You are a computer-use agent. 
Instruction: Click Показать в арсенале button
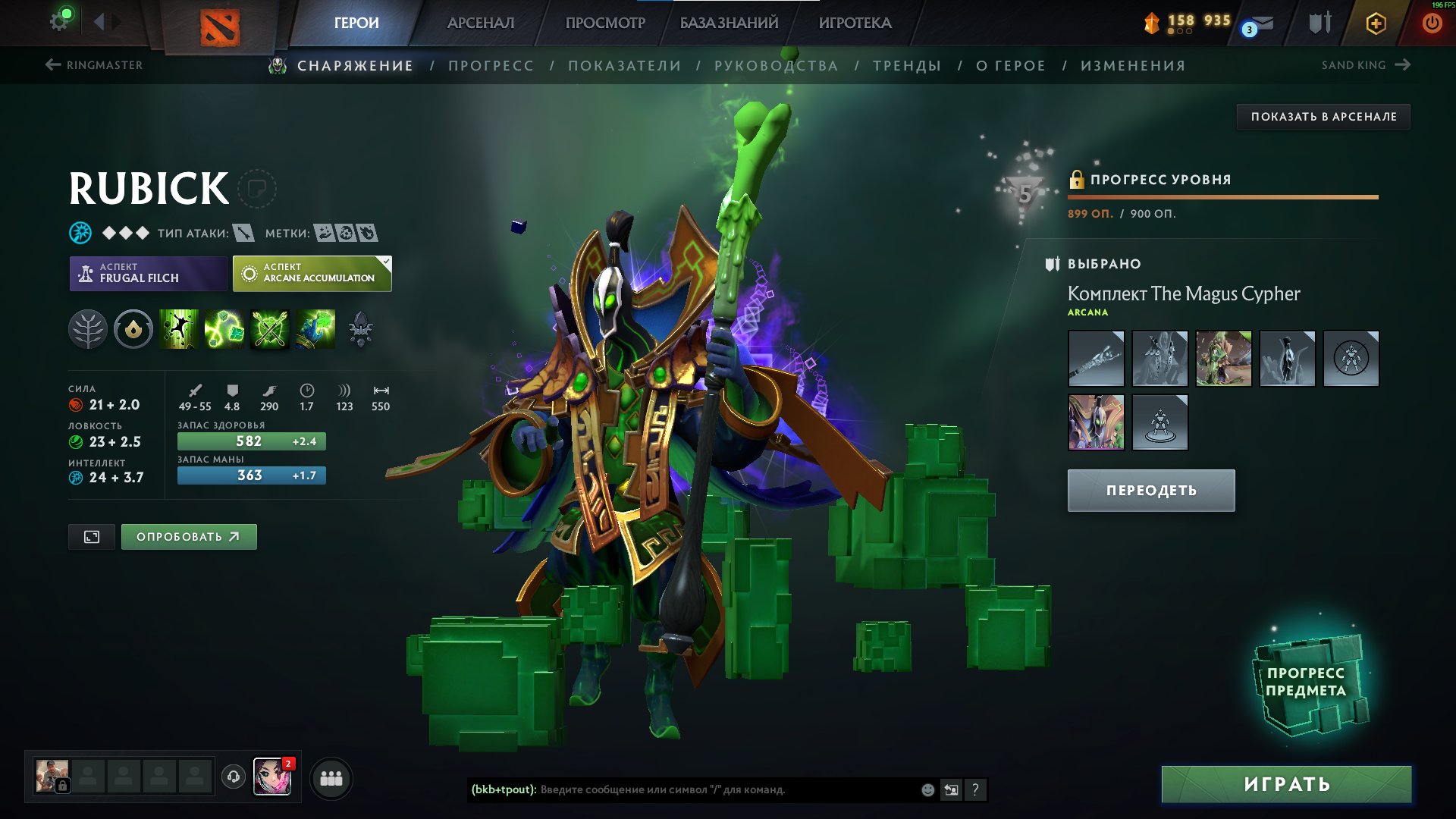point(1323,117)
